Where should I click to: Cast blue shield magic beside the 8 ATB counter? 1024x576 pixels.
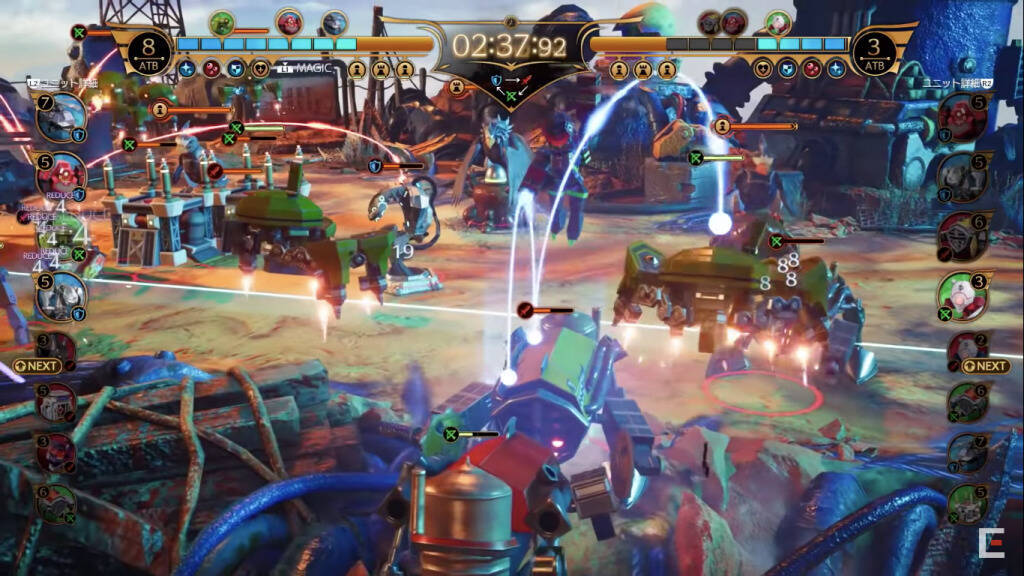[x=236, y=69]
